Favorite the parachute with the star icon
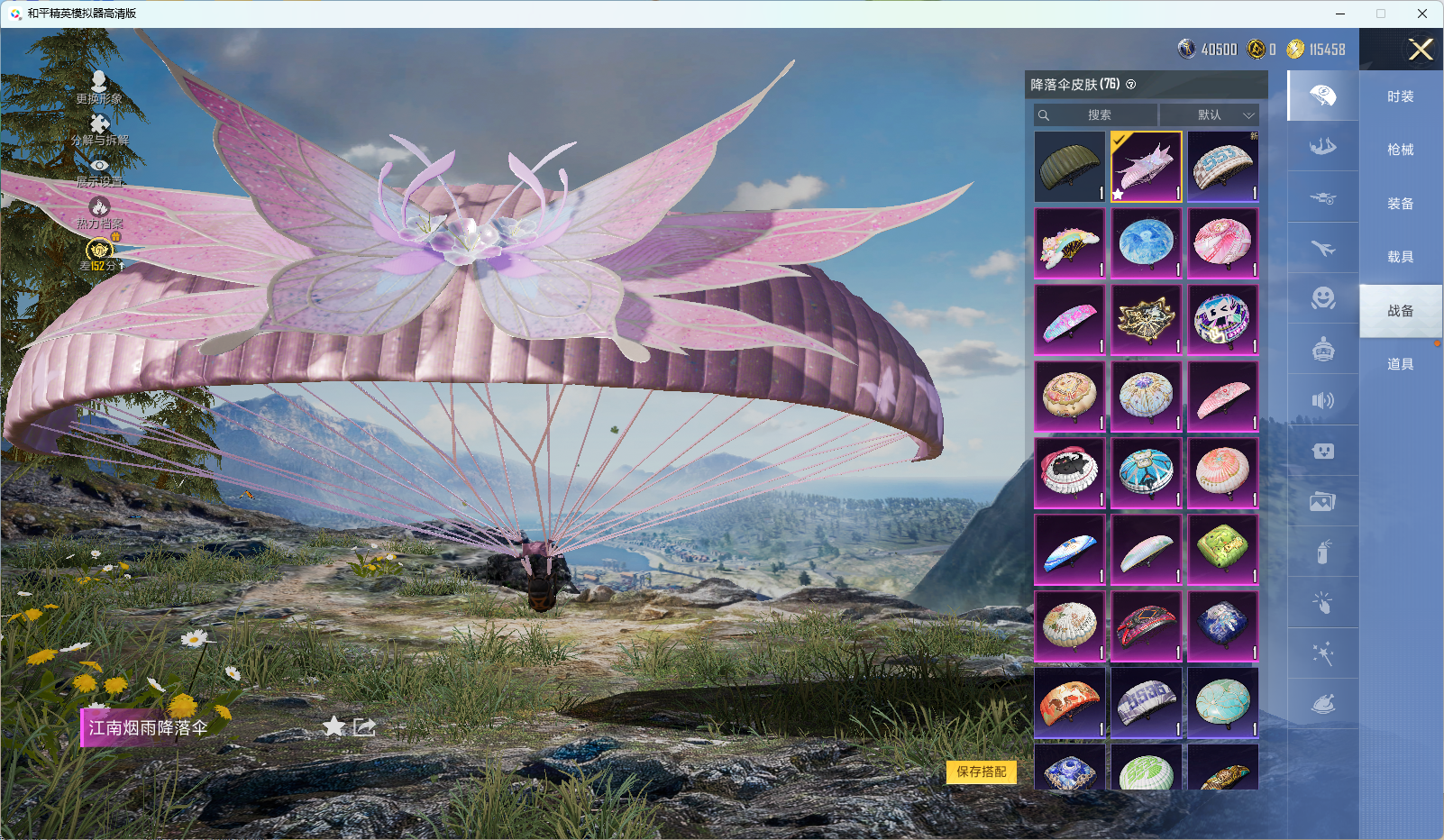The width and height of the screenshot is (1444, 840). (x=334, y=726)
